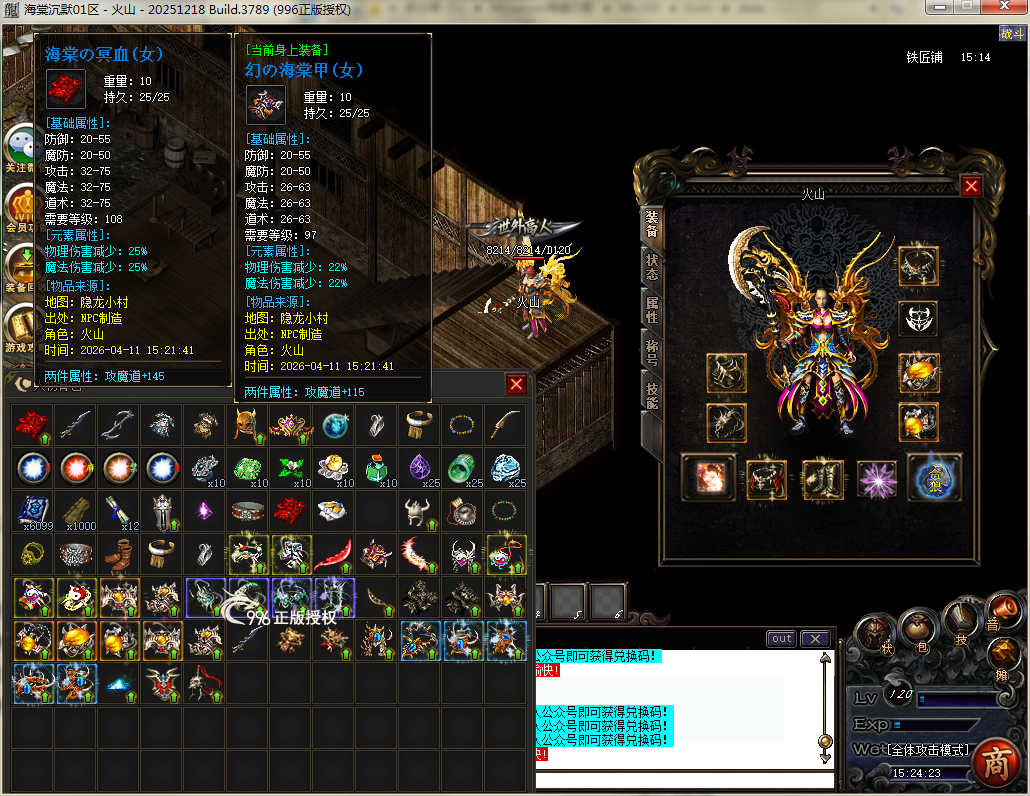Select the purple star gem equipment slot

point(878,479)
